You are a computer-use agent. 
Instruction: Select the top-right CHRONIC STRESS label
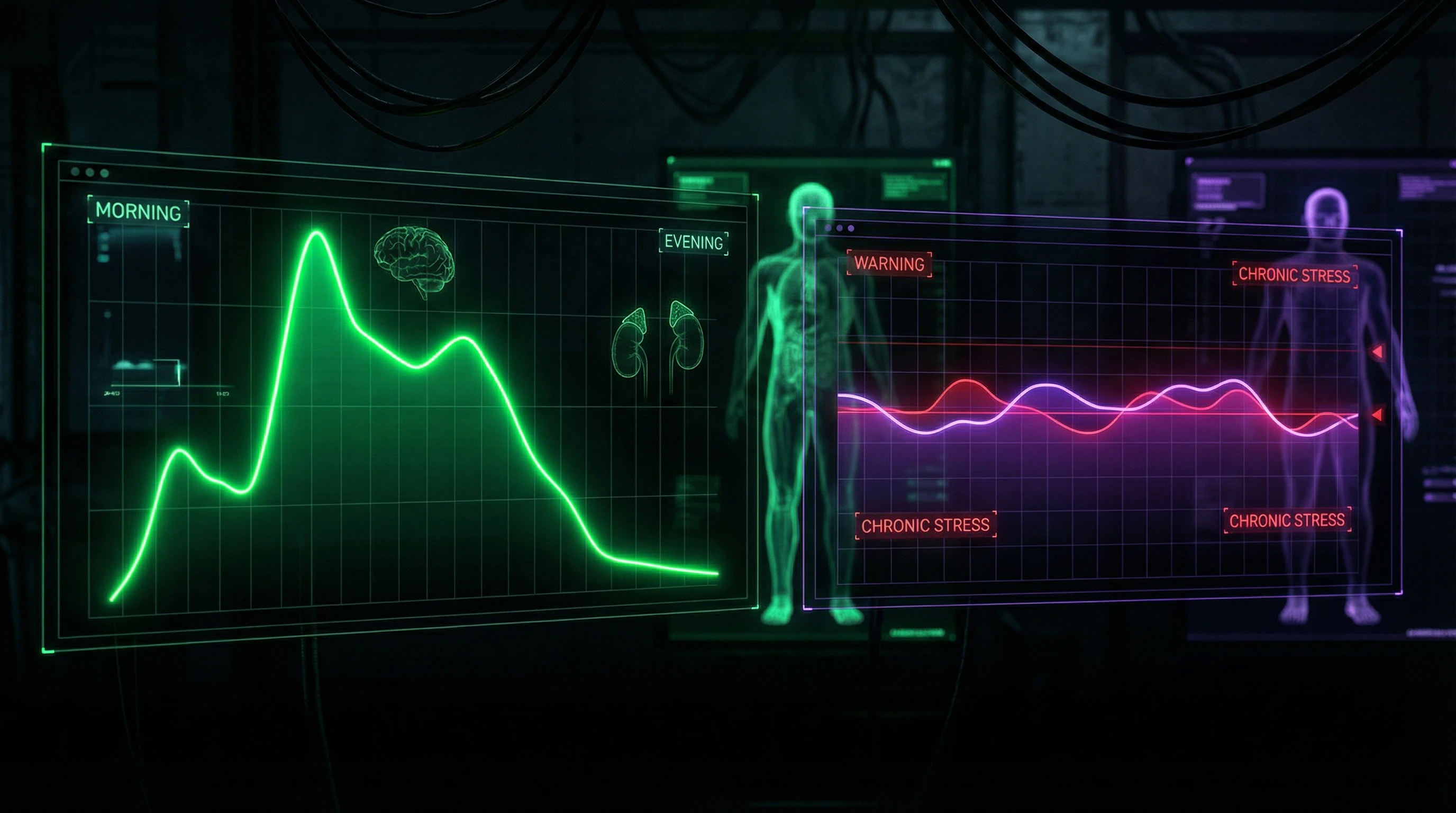click(x=1294, y=275)
